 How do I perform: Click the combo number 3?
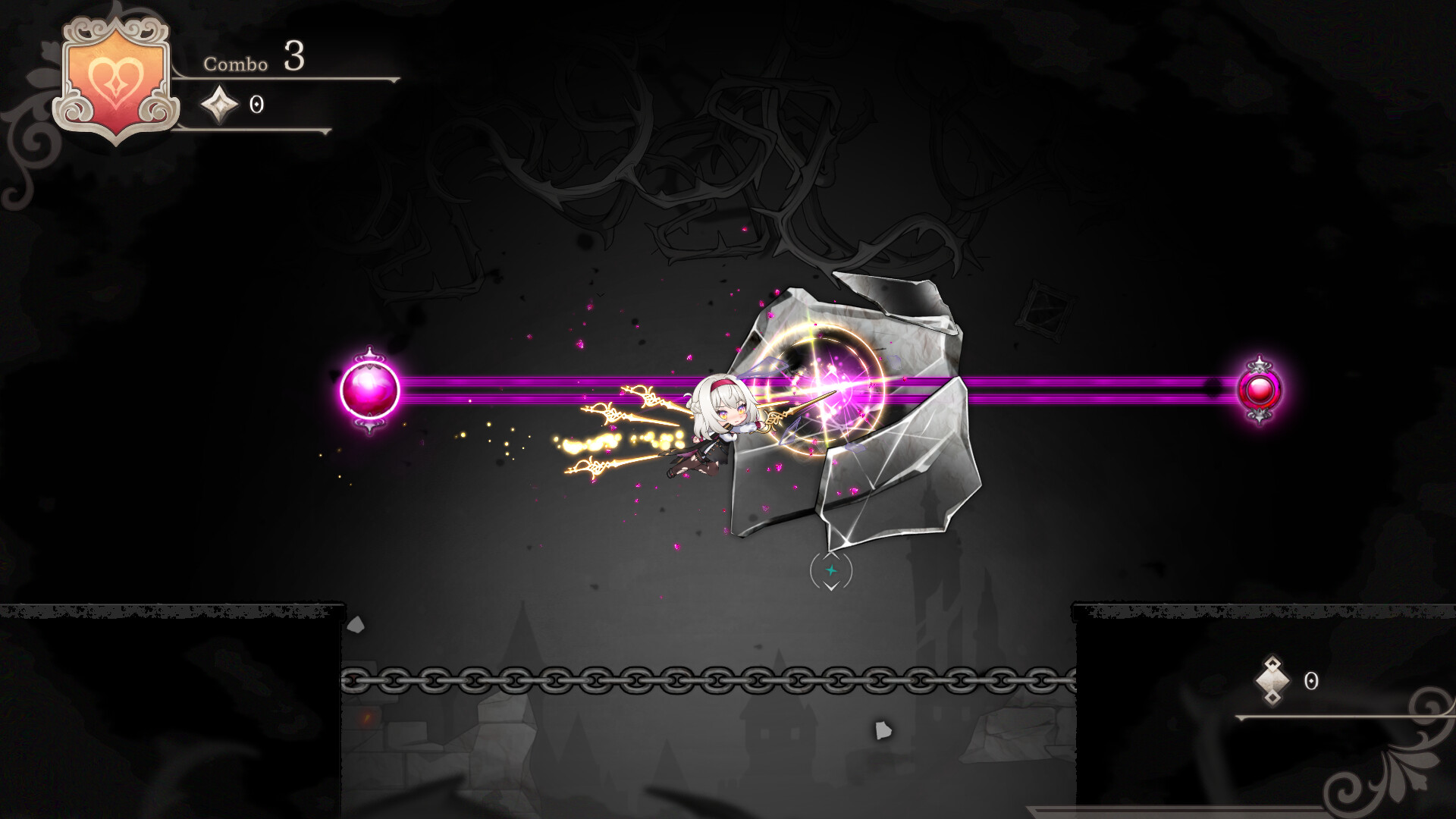pyautogui.click(x=294, y=58)
